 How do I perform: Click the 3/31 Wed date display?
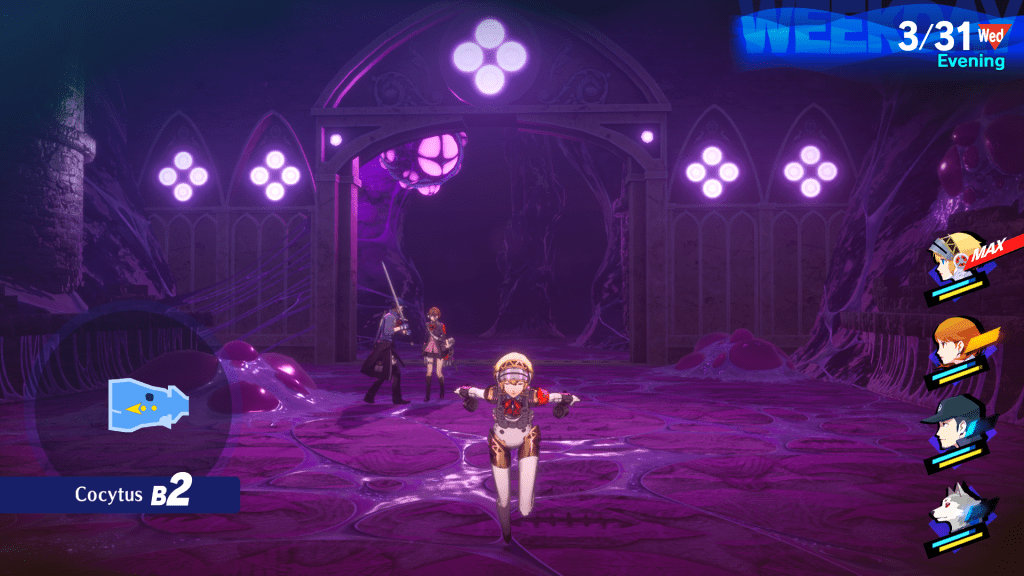(x=950, y=38)
